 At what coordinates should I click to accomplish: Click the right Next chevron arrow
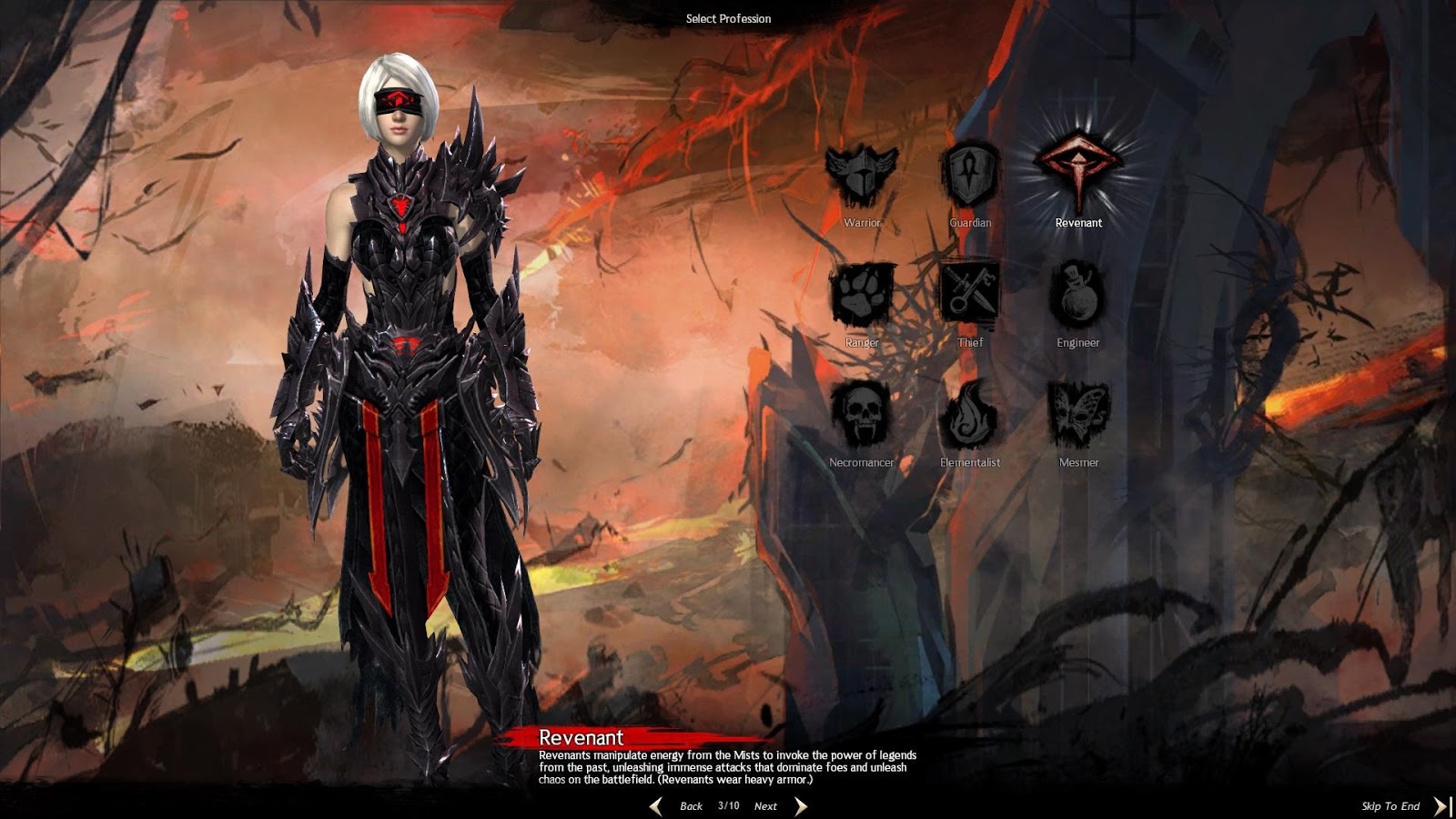800,805
